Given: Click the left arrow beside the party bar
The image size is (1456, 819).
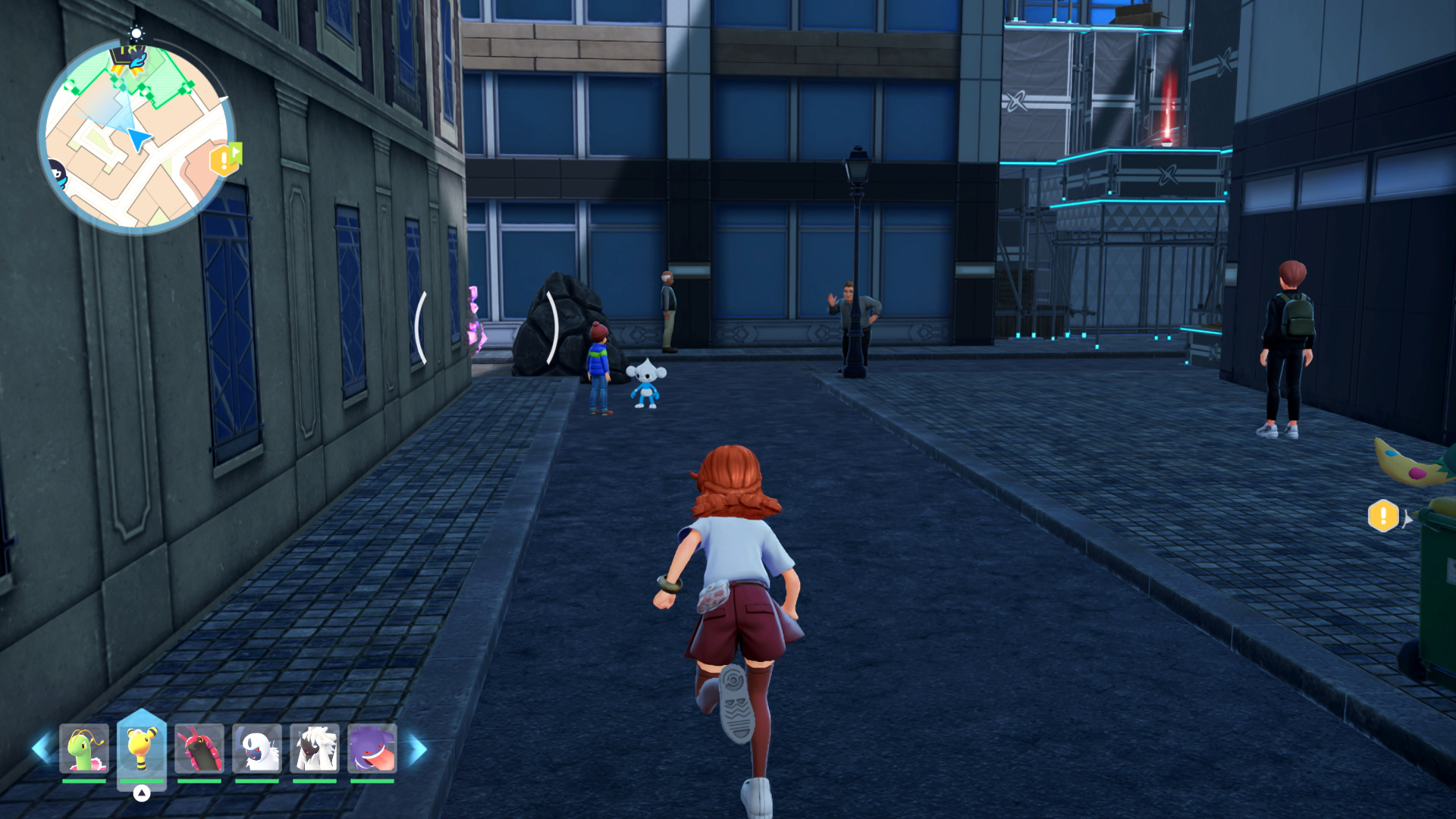Looking at the screenshot, I should [41, 749].
